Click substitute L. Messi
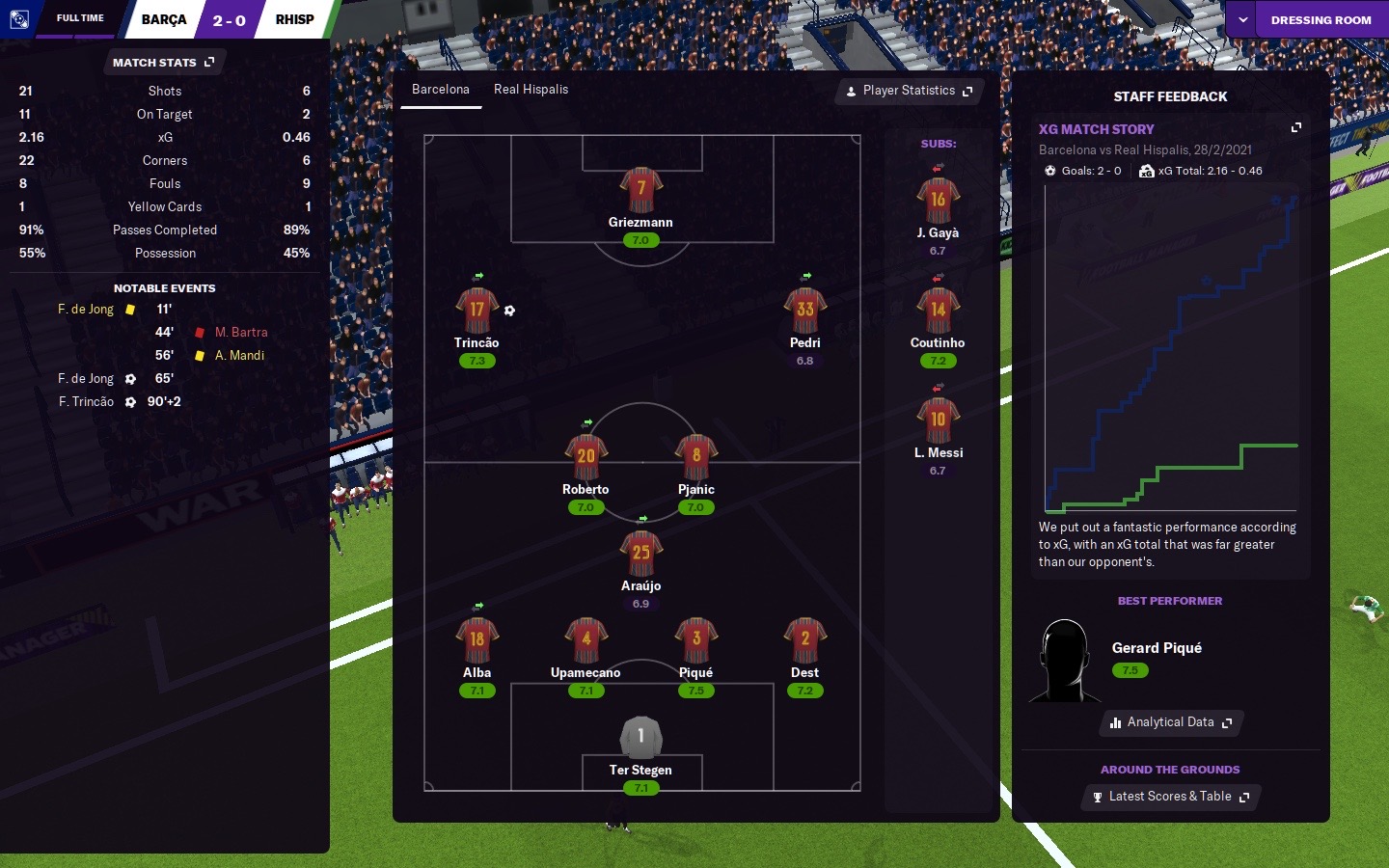This screenshot has height=868, width=1389. [x=938, y=421]
